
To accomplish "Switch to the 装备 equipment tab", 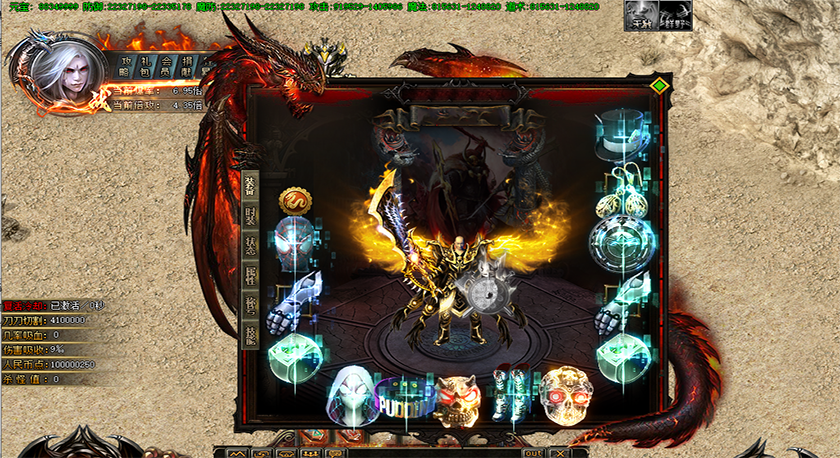I will tap(250, 187).
